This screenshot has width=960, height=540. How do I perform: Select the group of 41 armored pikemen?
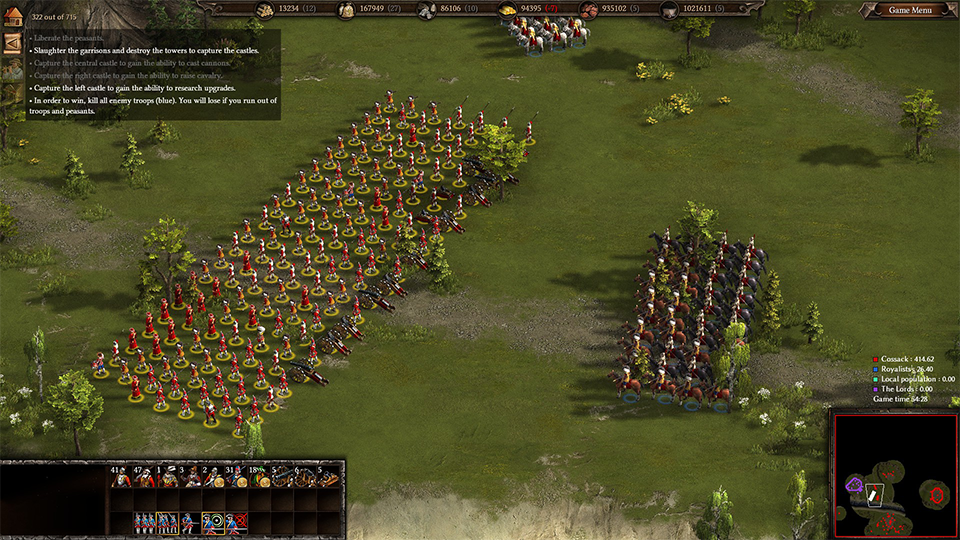coord(122,479)
